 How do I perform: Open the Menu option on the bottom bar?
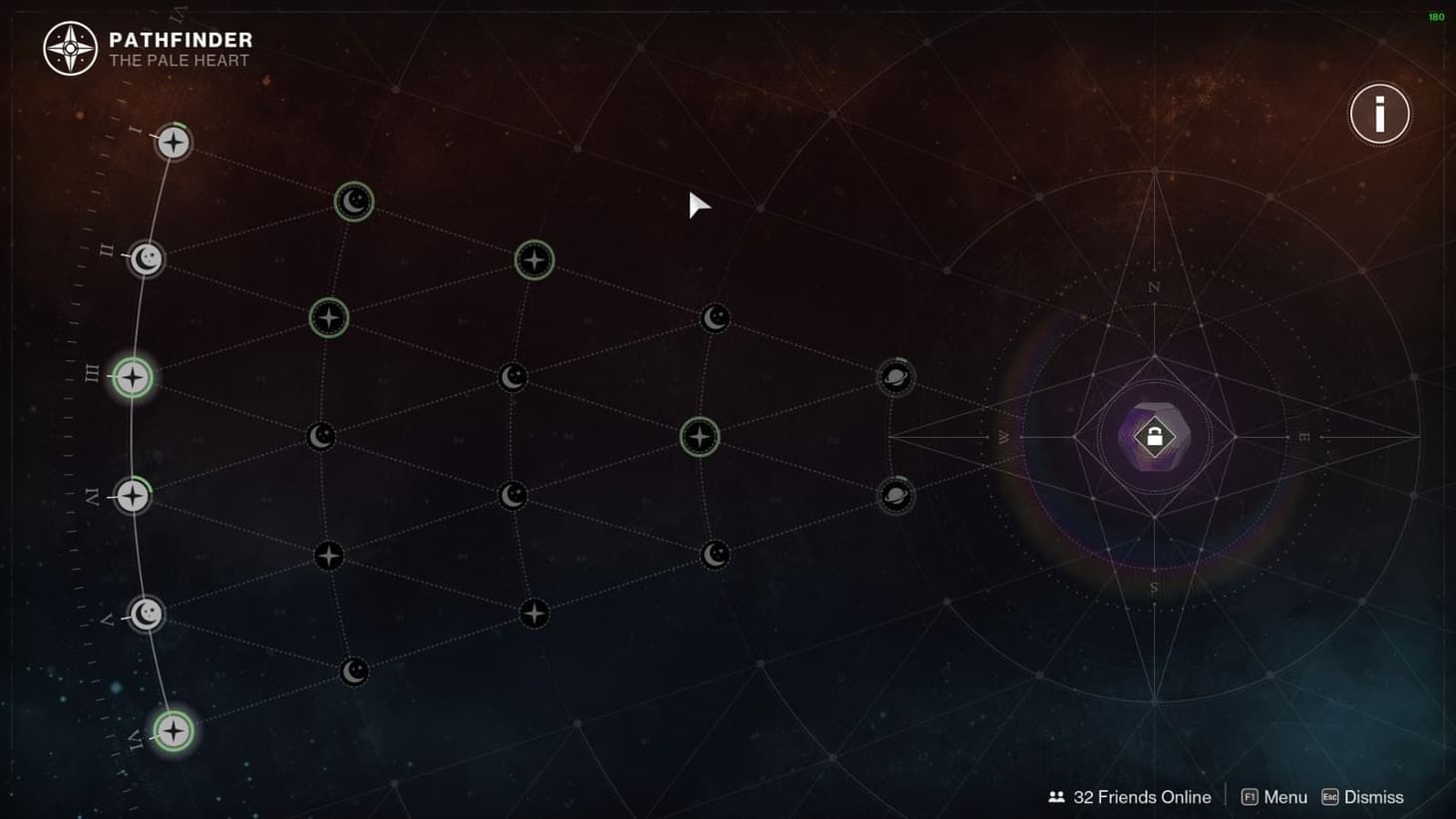[x=1283, y=797]
